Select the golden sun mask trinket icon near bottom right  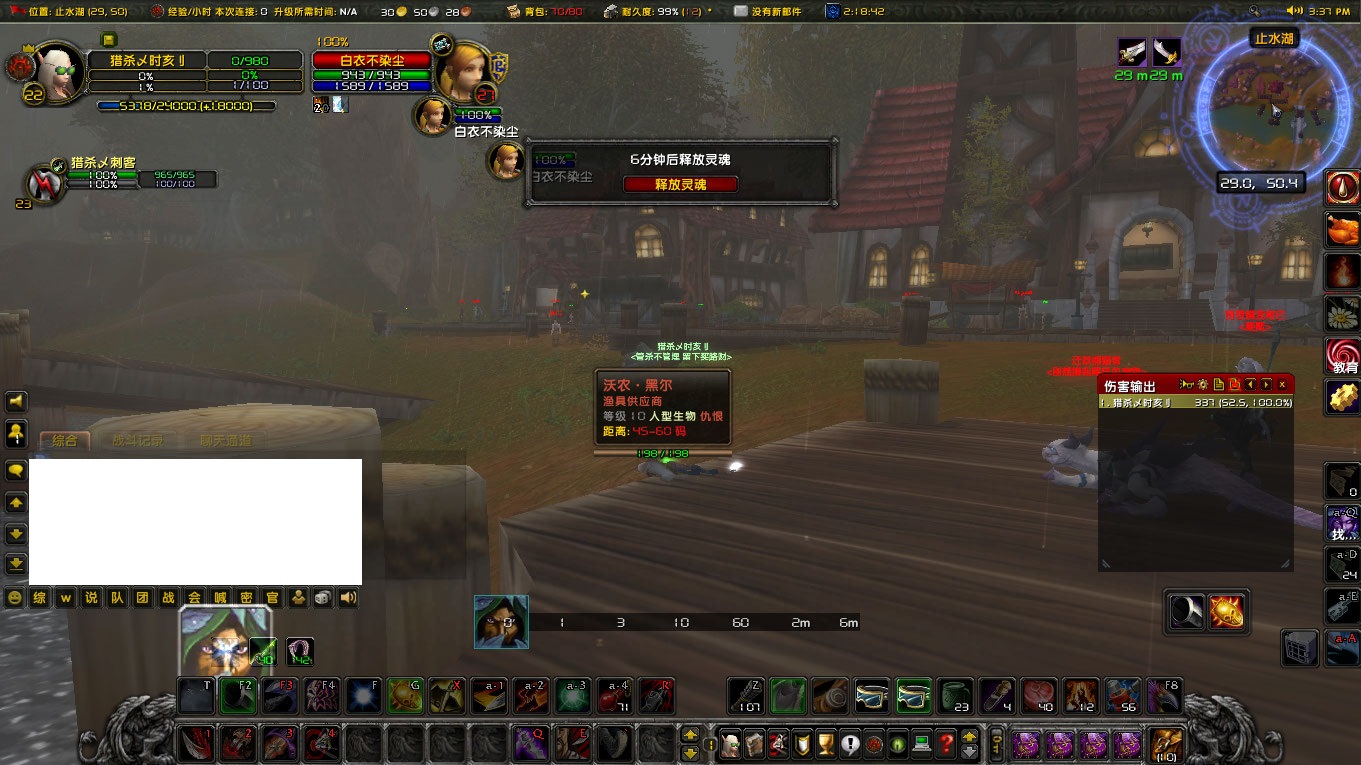(x=1227, y=612)
